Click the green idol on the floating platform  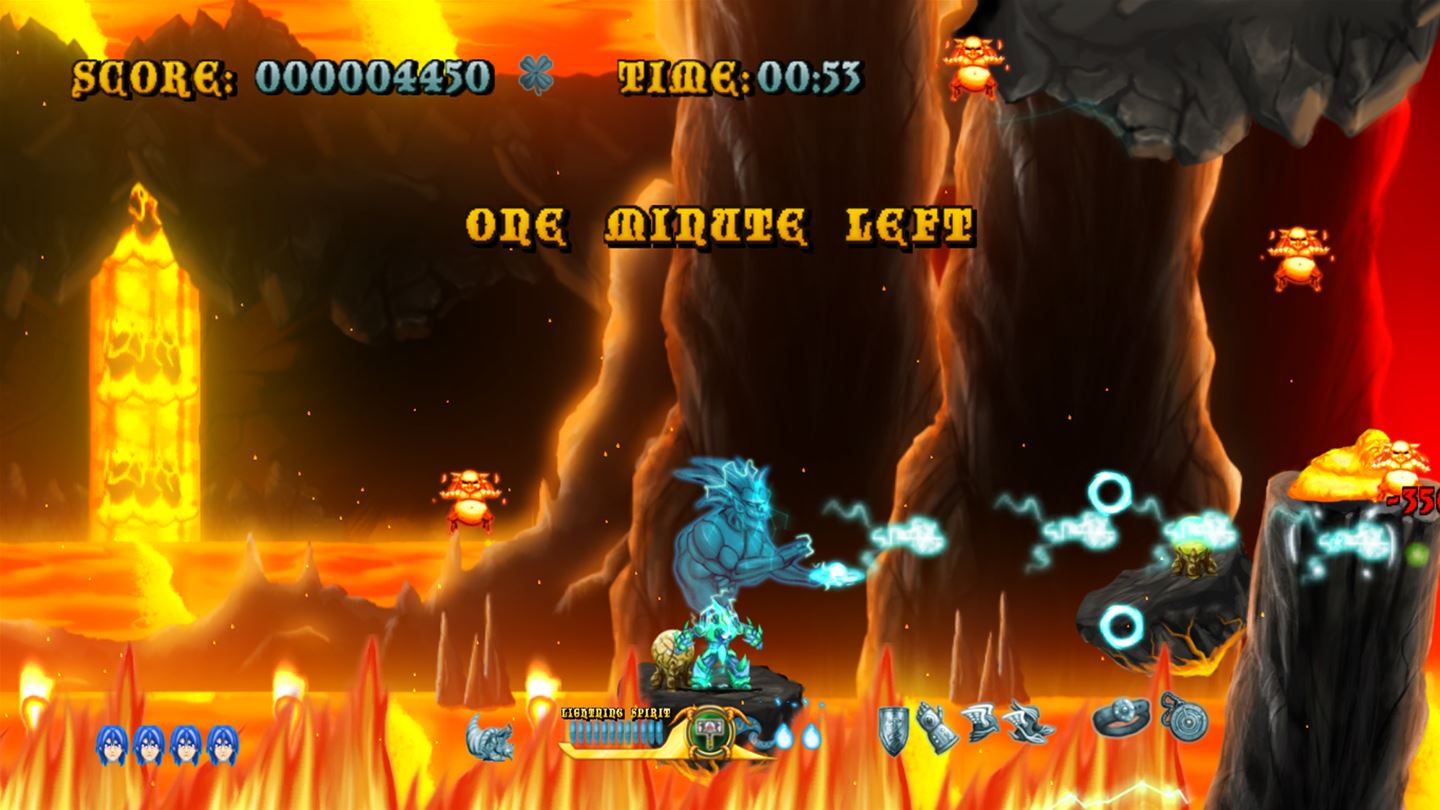[x=1193, y=562]
